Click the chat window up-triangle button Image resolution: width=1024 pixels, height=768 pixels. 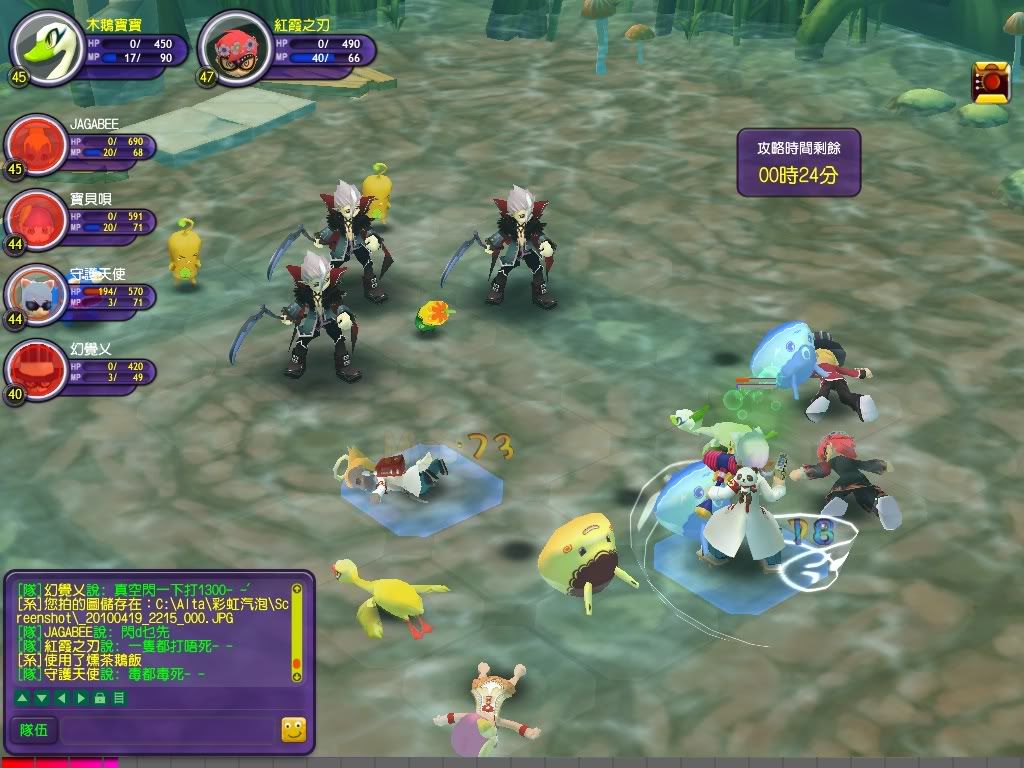[24, 697]
